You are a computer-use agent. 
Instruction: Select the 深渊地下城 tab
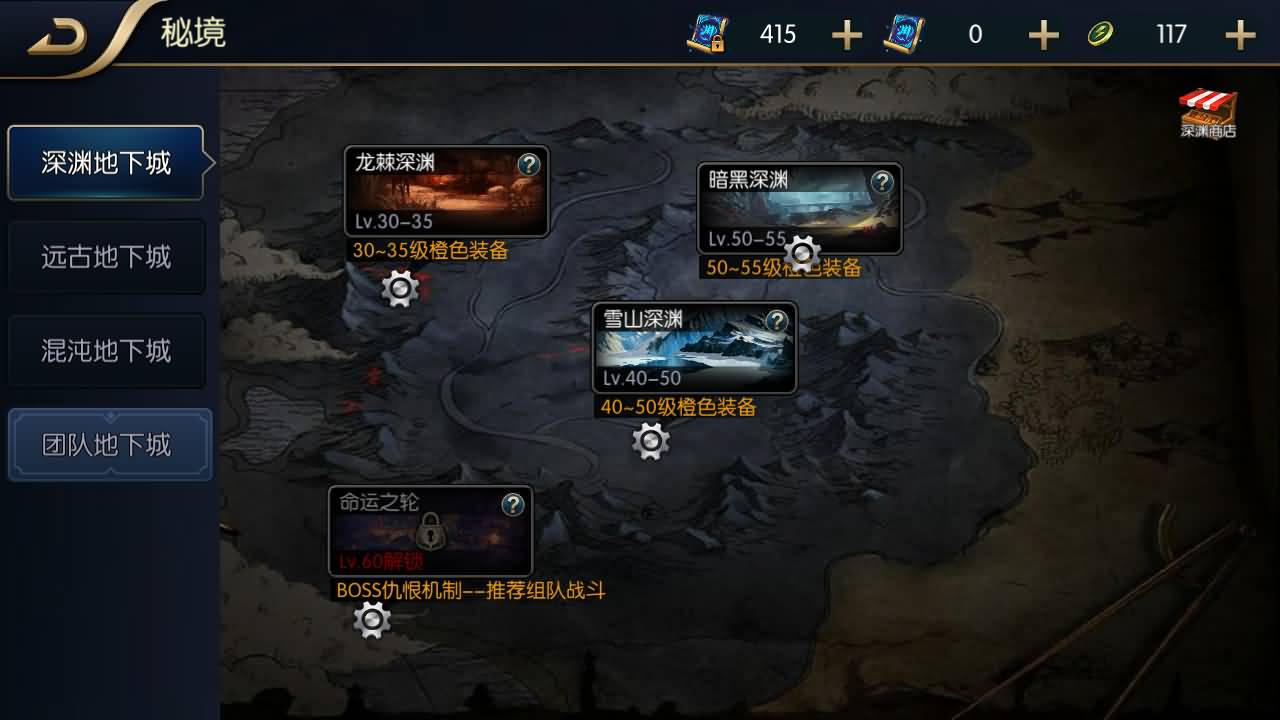pyautogui.click(x=106, y=163)
